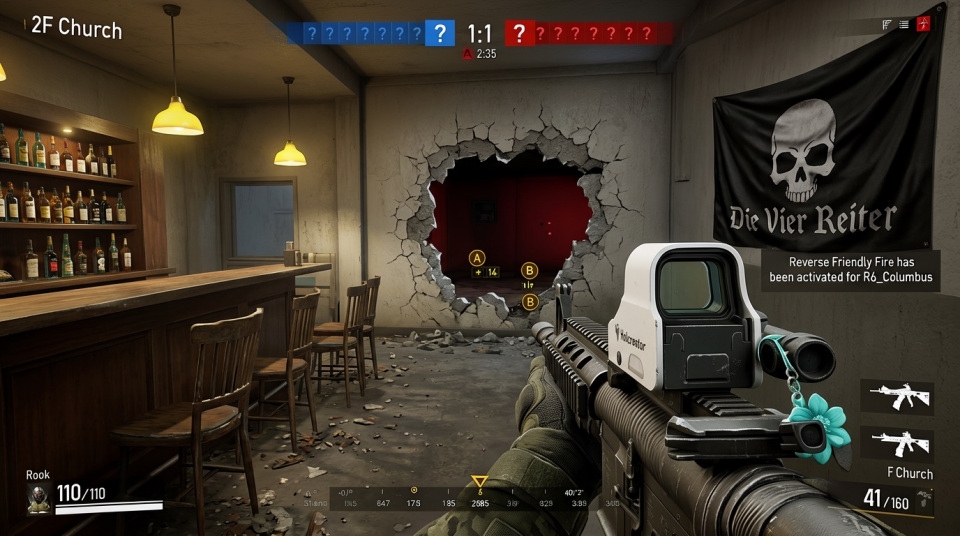Open the red icon in top-right corner
The height and width of the screenshot is (536, 960).
coord(924,24)
